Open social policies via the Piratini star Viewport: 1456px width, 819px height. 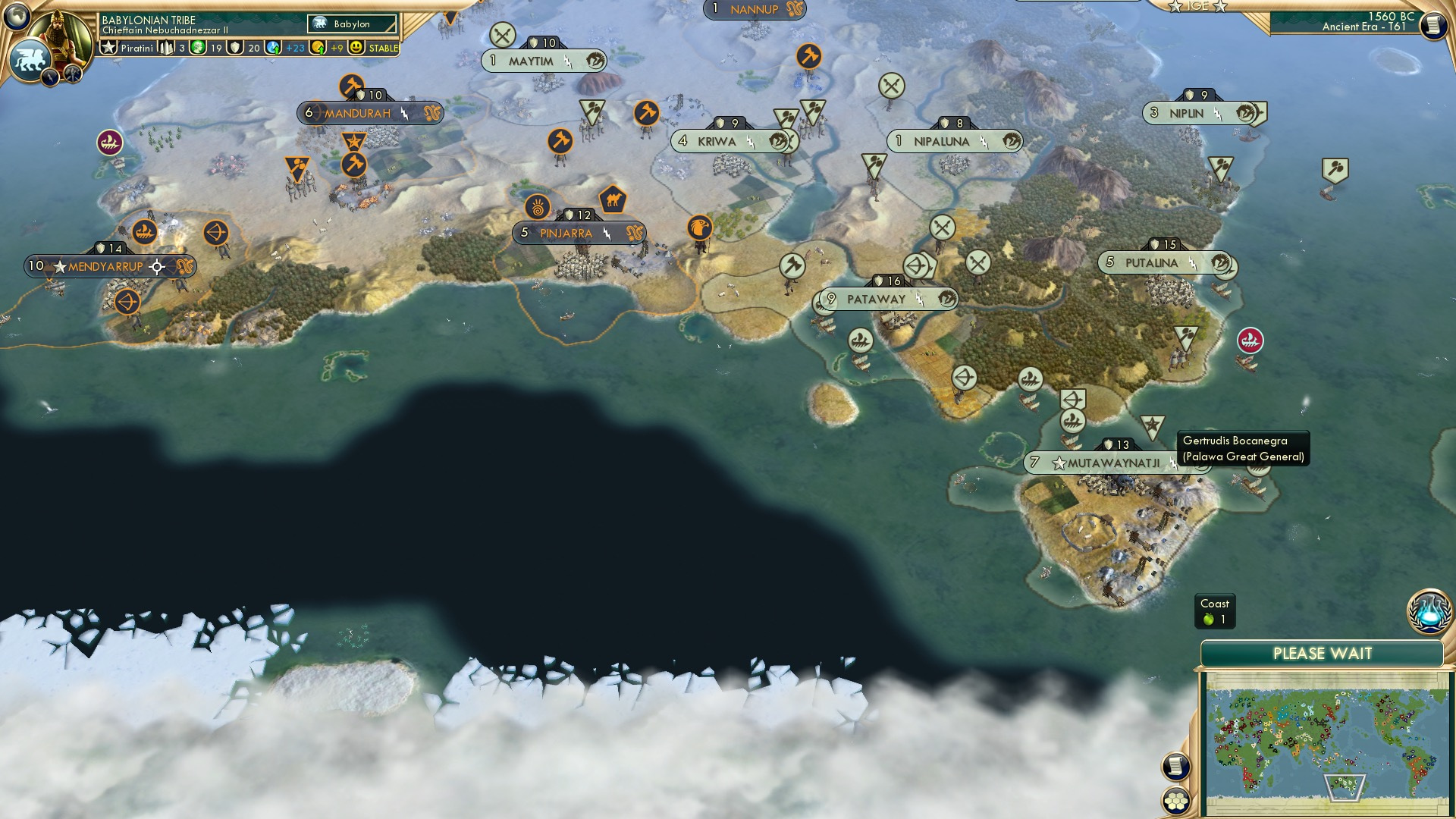click(x=108, y=48)
